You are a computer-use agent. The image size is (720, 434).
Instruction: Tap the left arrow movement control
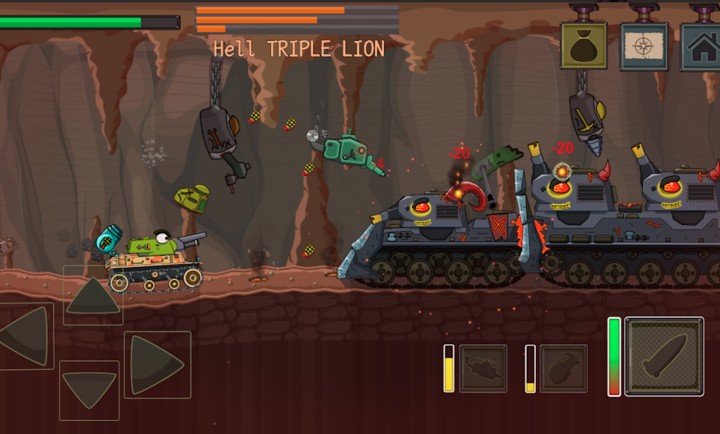tap(26, 336)
